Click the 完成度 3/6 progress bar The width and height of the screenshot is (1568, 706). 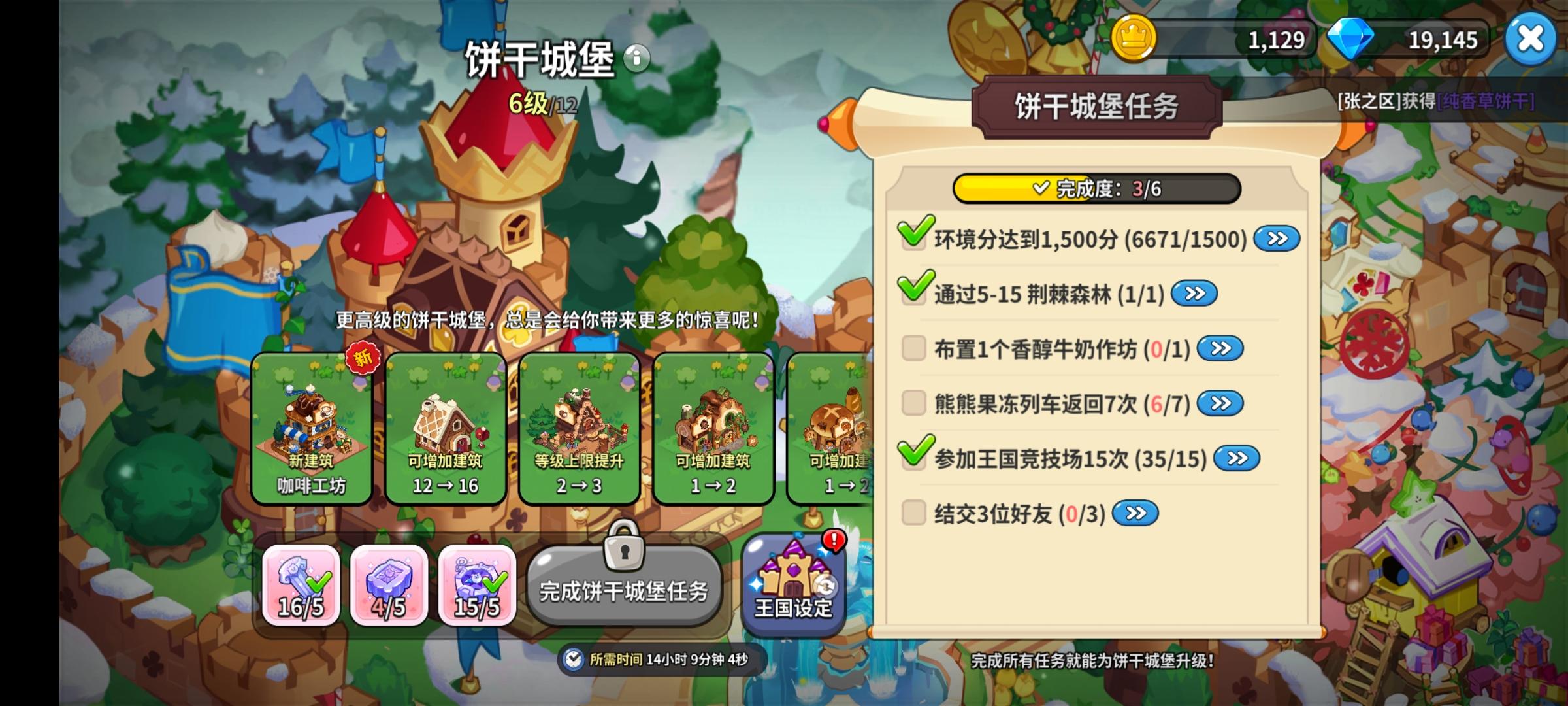1098,189
